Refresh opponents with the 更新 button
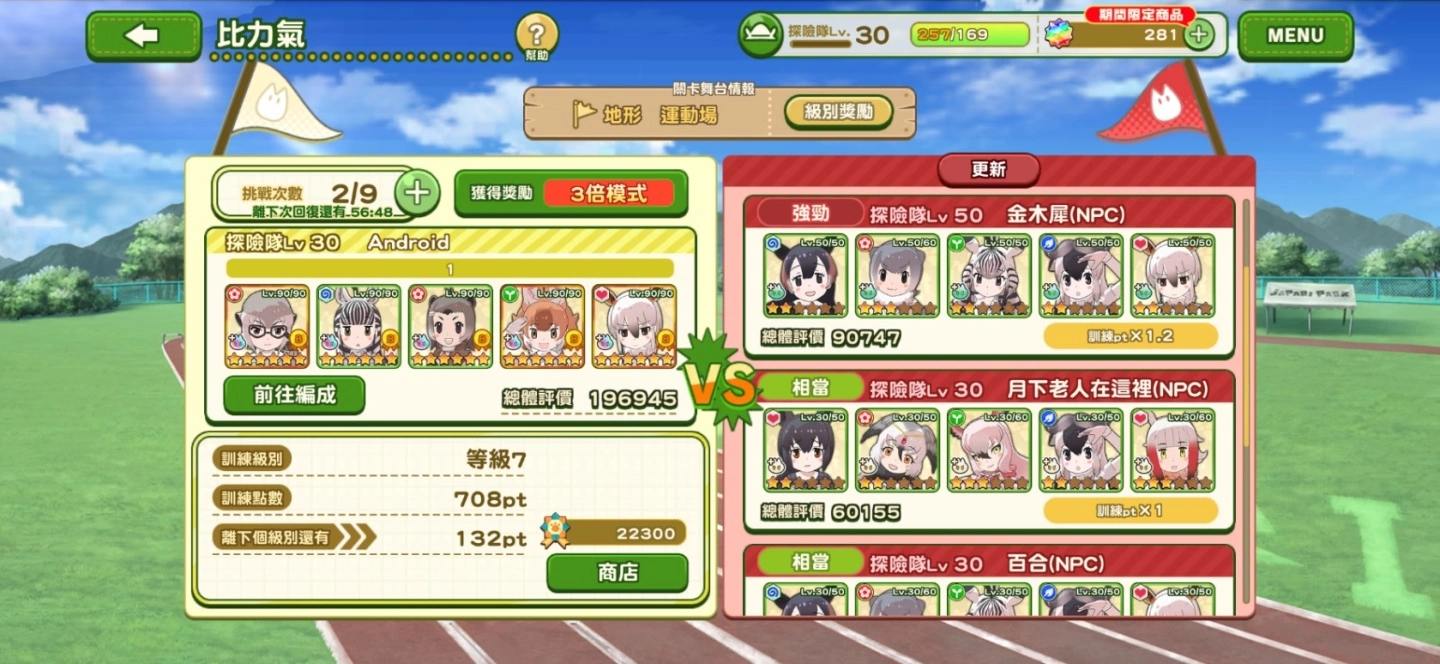Viewport: 1440px width, 664px height. [x=988, y=170]
